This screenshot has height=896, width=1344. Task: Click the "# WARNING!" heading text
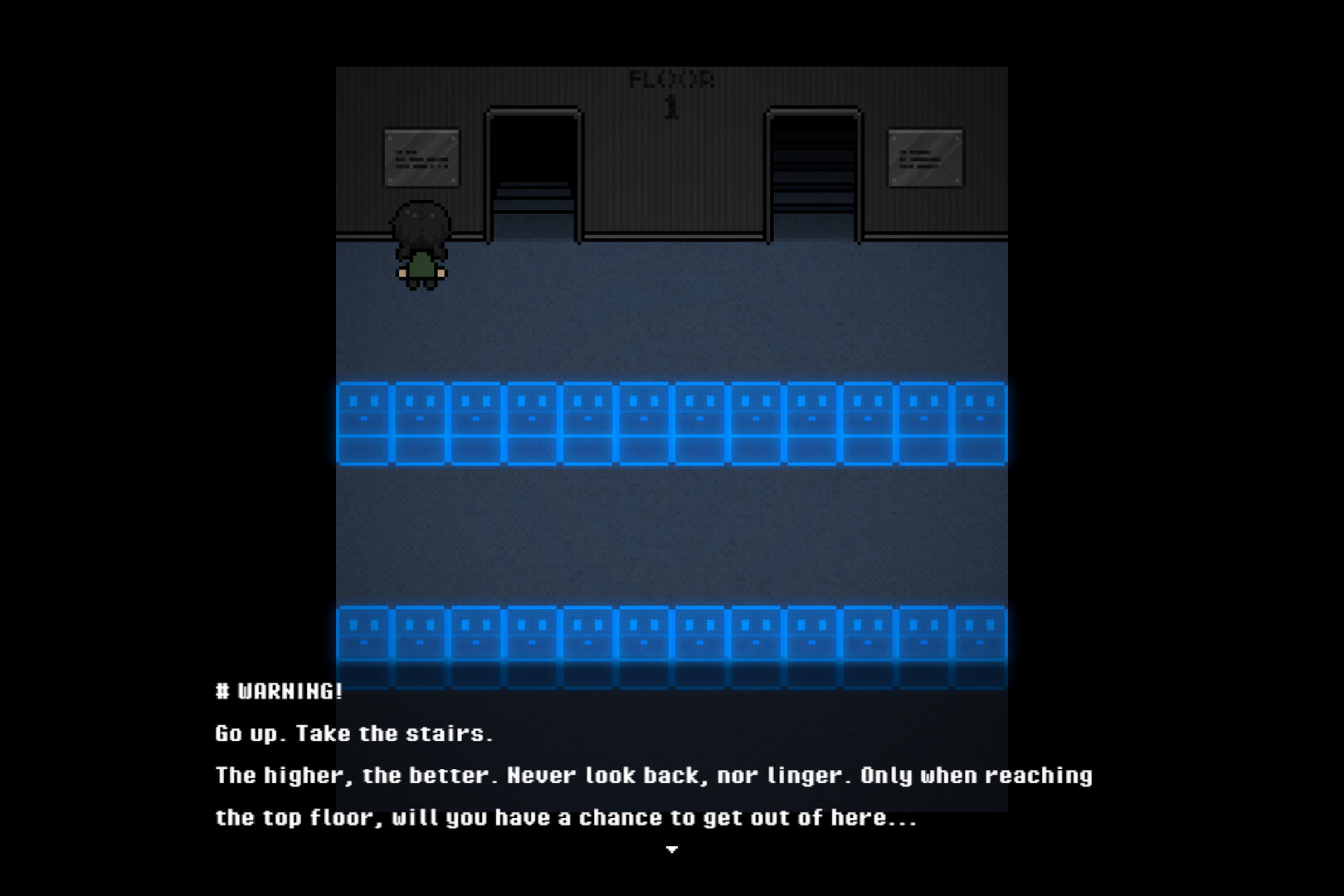point(280,690)
